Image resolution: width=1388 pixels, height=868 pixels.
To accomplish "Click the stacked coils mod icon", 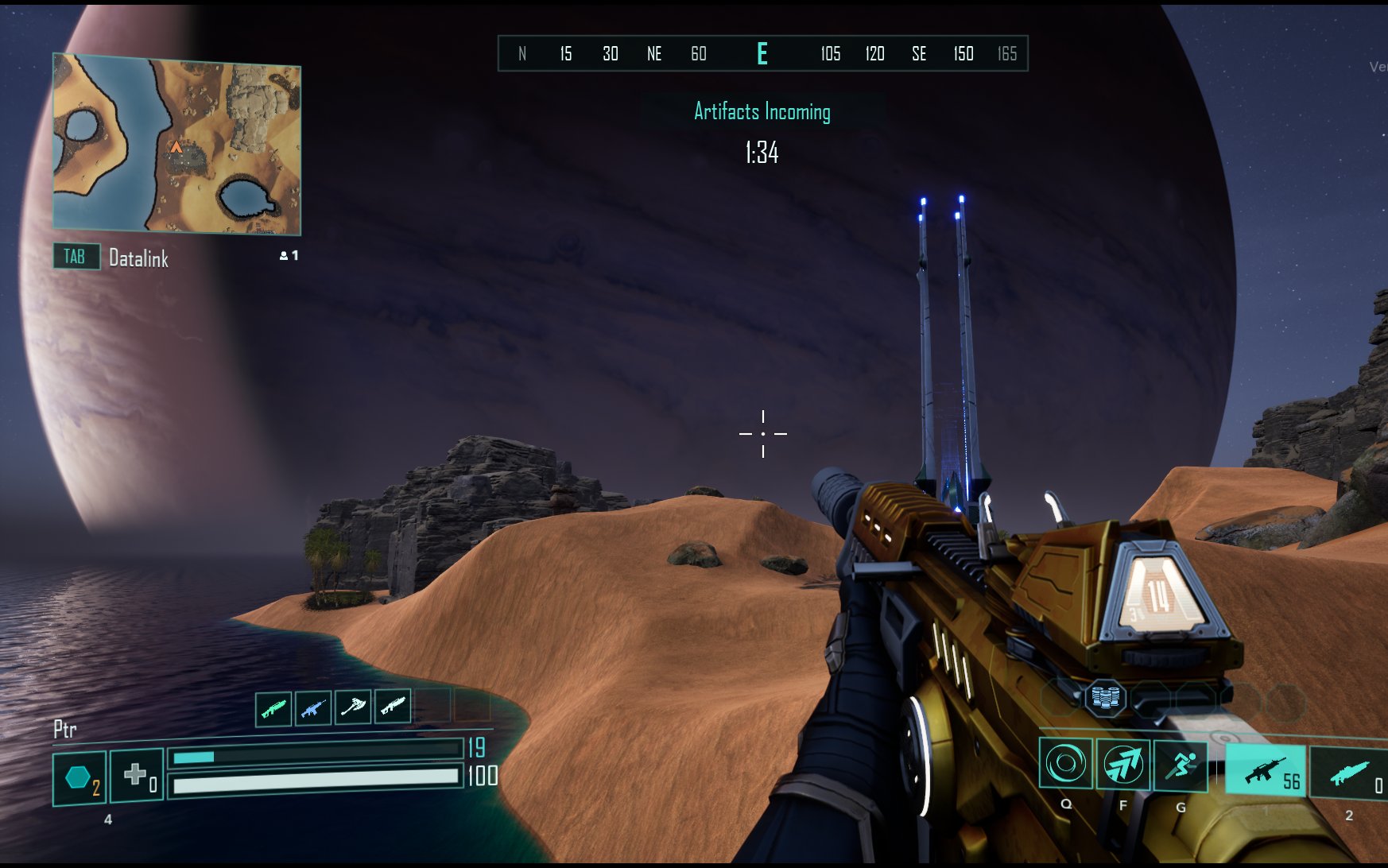I will tap(1106, 698).
